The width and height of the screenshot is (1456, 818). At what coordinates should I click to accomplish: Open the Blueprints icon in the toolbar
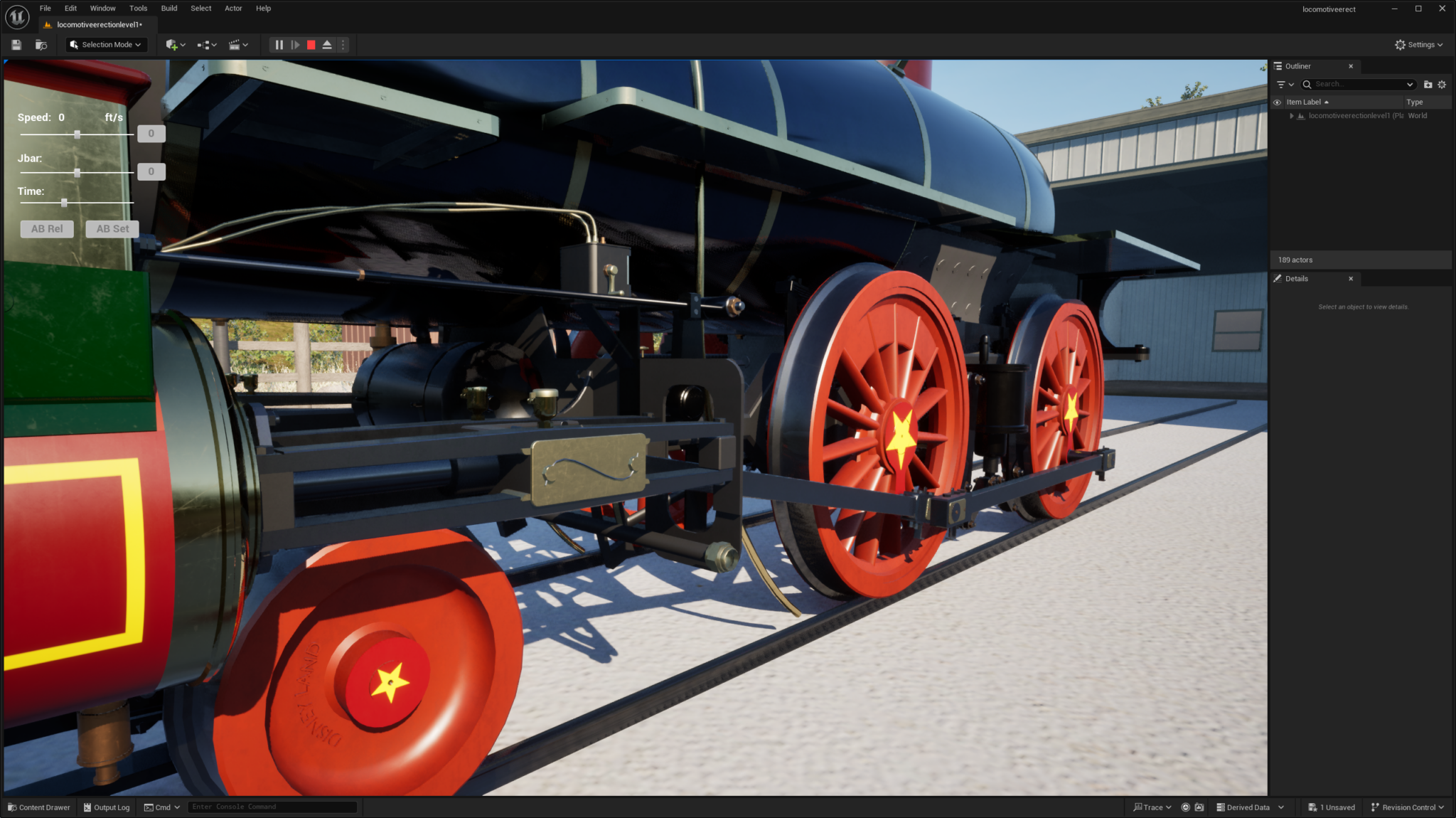pyautogui.click(x=203, y=44)
